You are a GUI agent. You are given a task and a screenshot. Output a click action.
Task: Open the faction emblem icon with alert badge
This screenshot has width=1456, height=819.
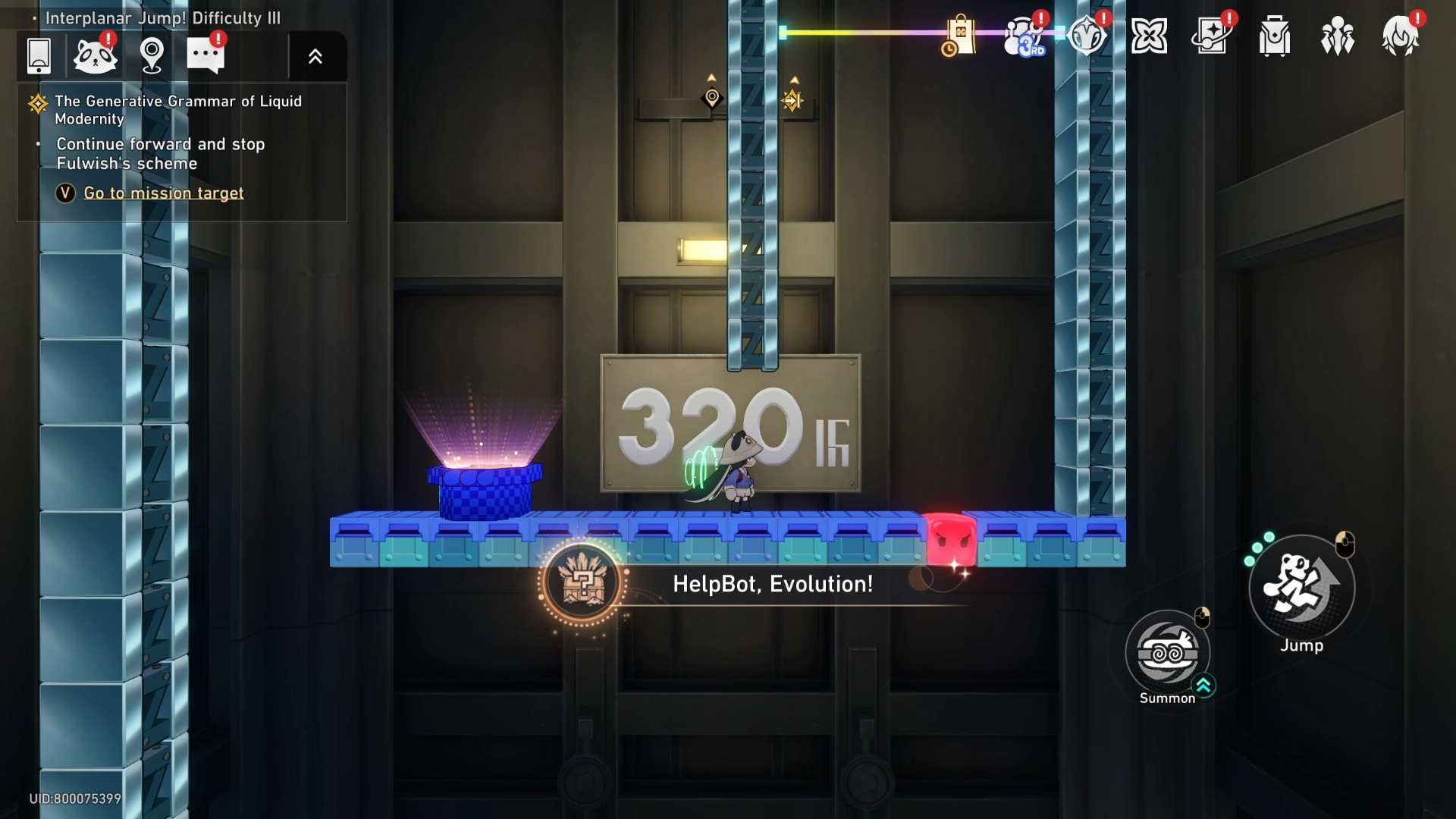(1087, 34)
